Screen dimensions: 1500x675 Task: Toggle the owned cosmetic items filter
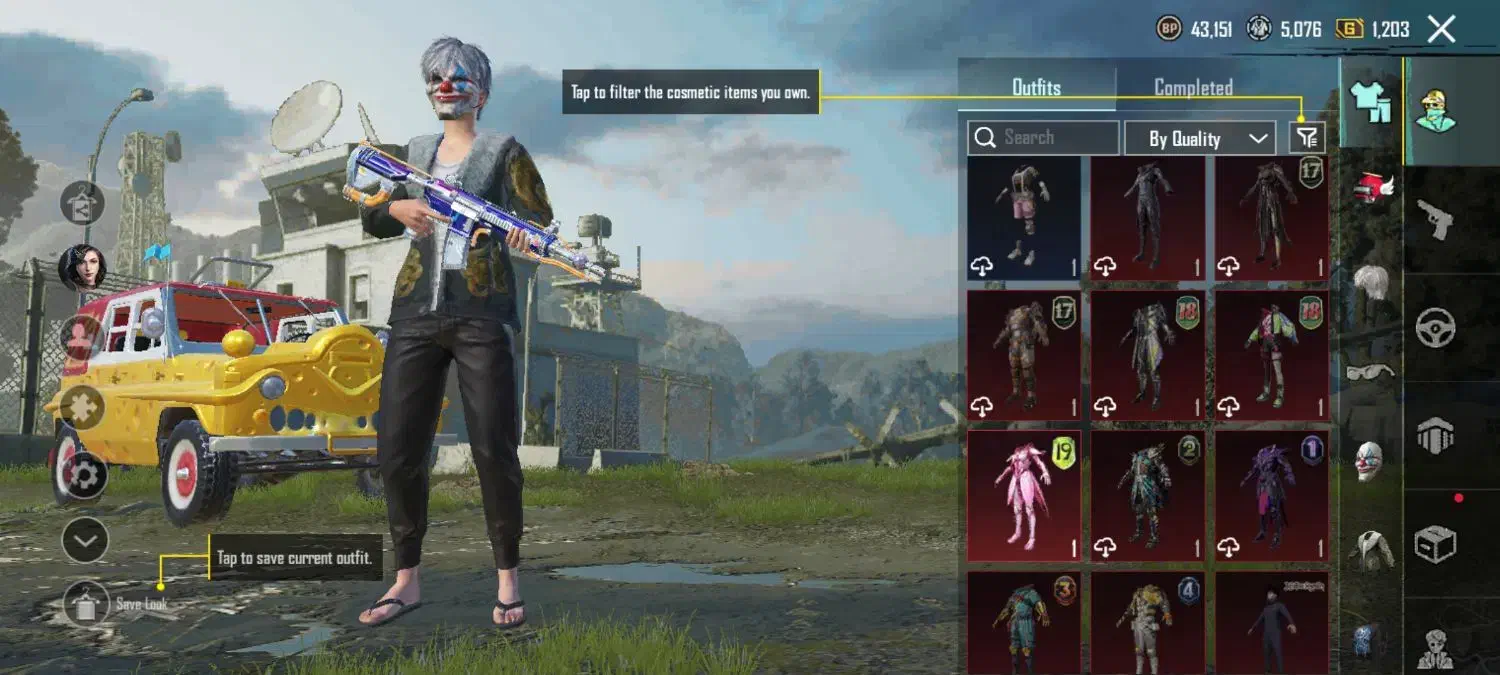pyautogui.click(x=1307, y=138)
